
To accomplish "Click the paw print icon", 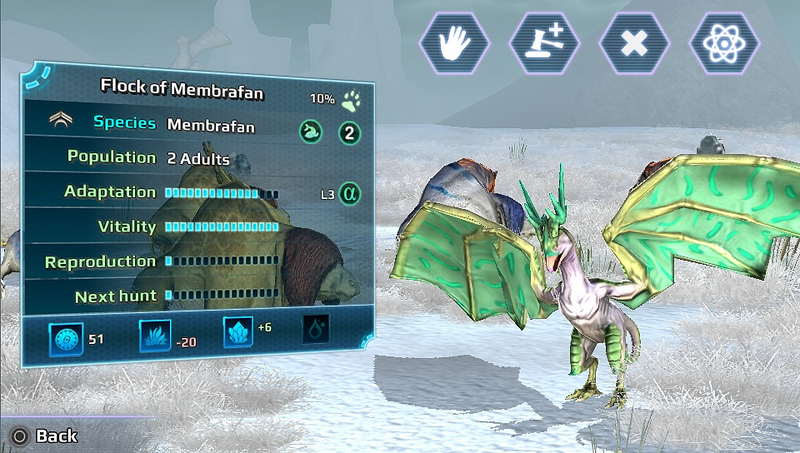I will click(x=351, y=100).
